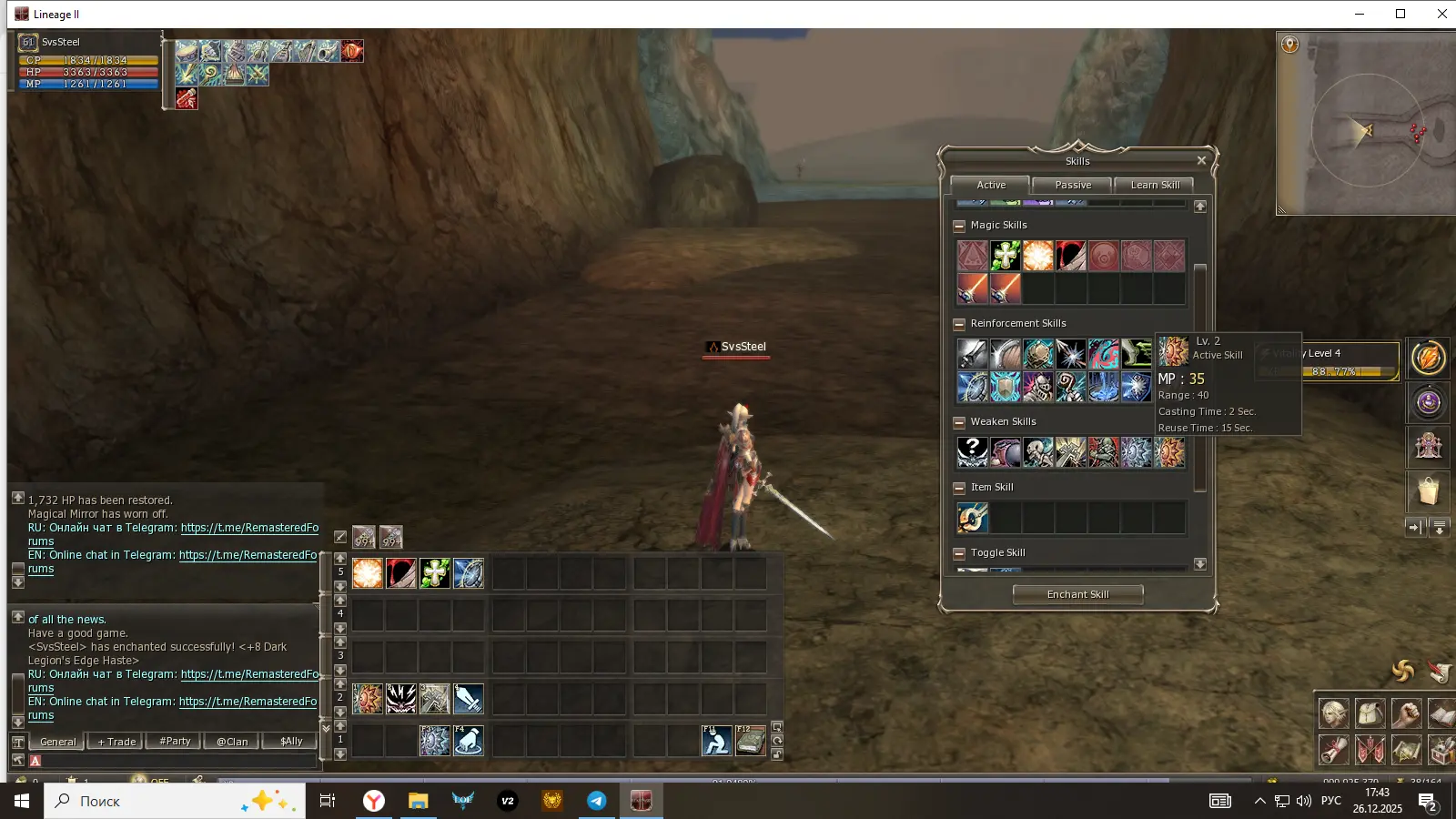Open the shopping bag store icon
1456x819 pixels.
coord(1428,491)
